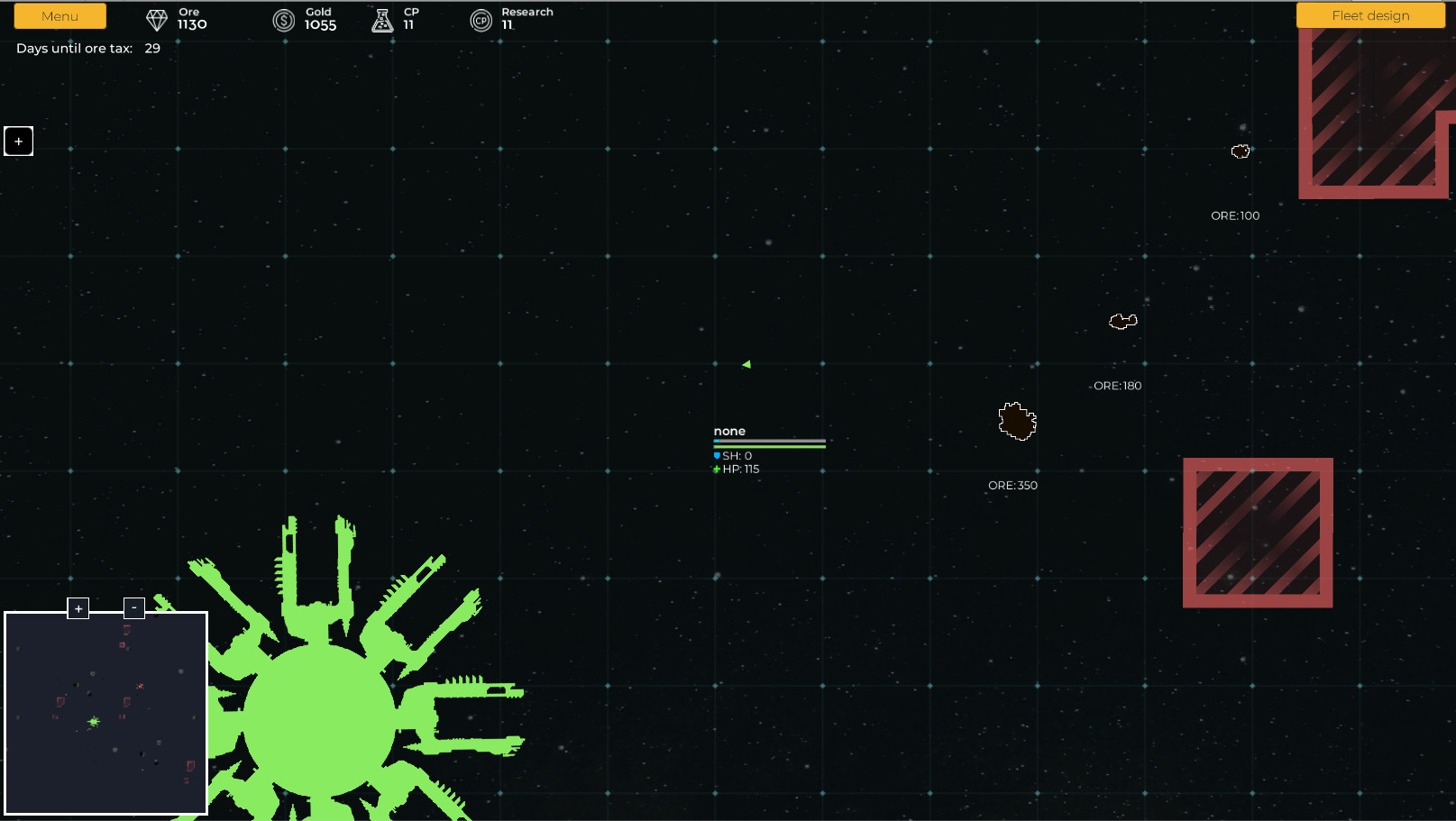Click the green player marker on the minimap
The width and height of the screenshot is (1456, 821).
(x=93, y=721)
